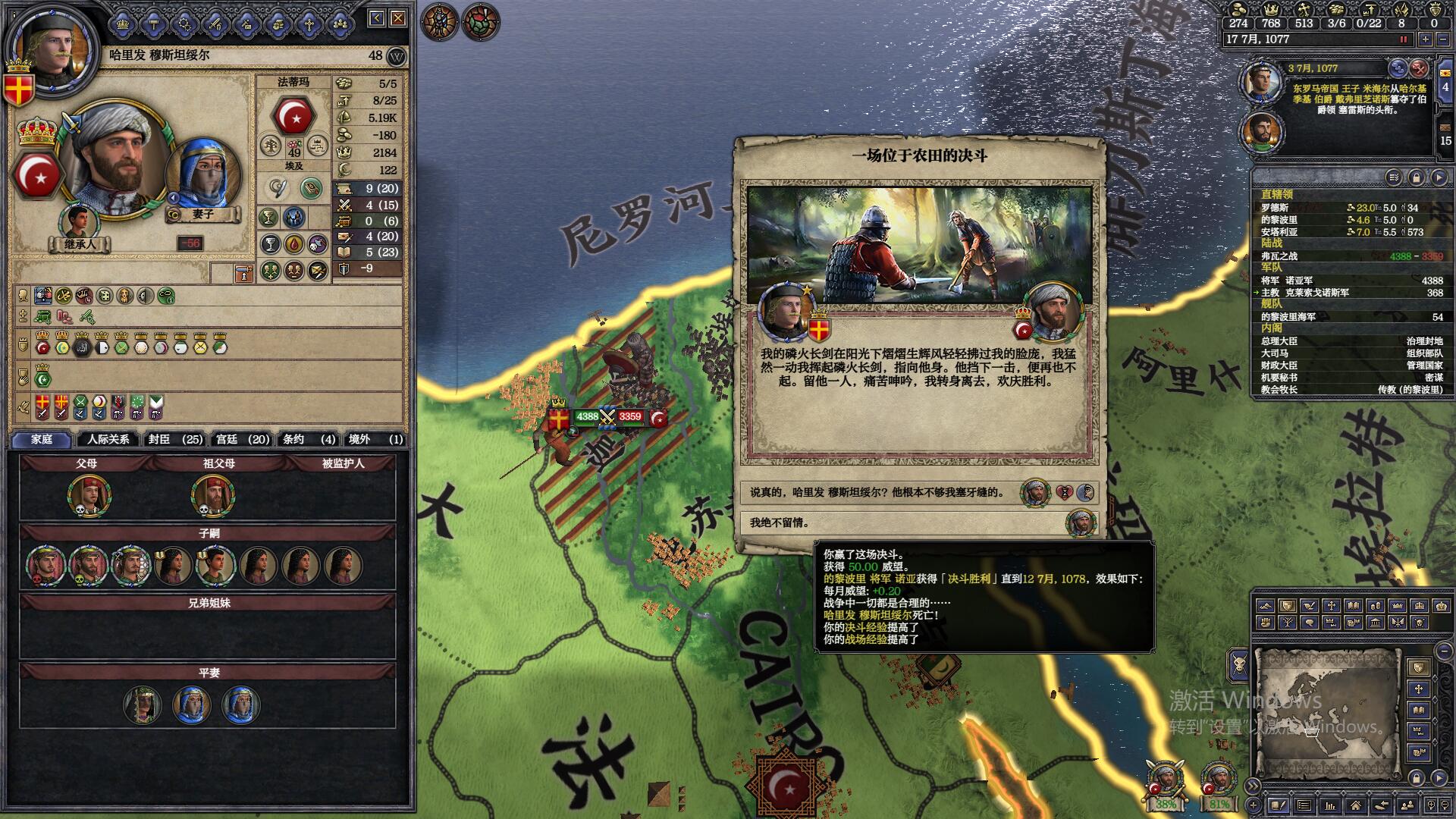Toggle the game pause button
The width and height of the screenshot is (1456, 819).
(1403, 39)
